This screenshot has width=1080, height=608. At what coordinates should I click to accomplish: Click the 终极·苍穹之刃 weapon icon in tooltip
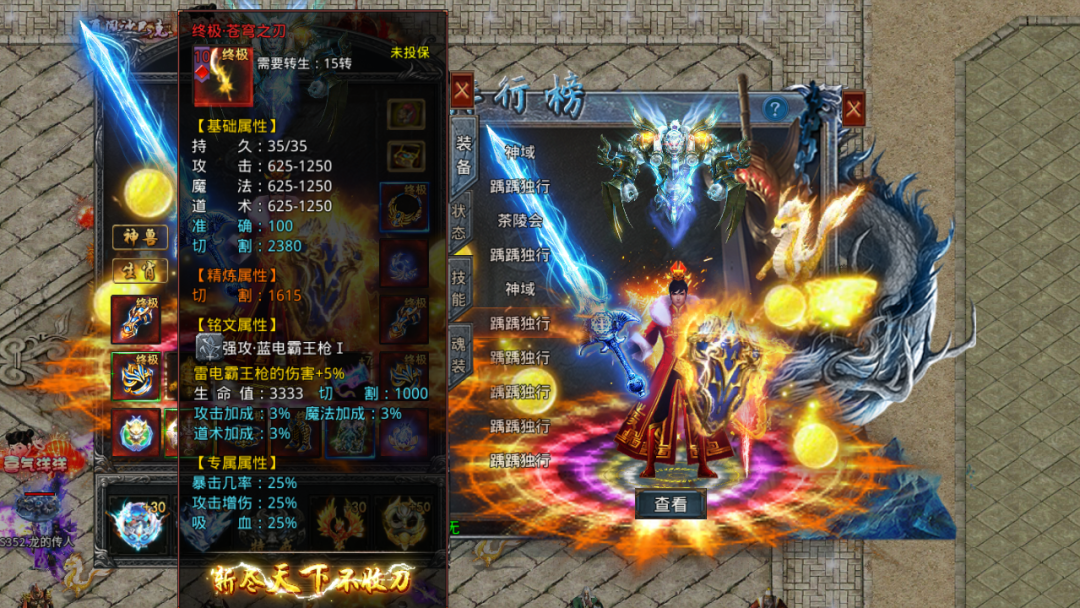pos(222,76)
